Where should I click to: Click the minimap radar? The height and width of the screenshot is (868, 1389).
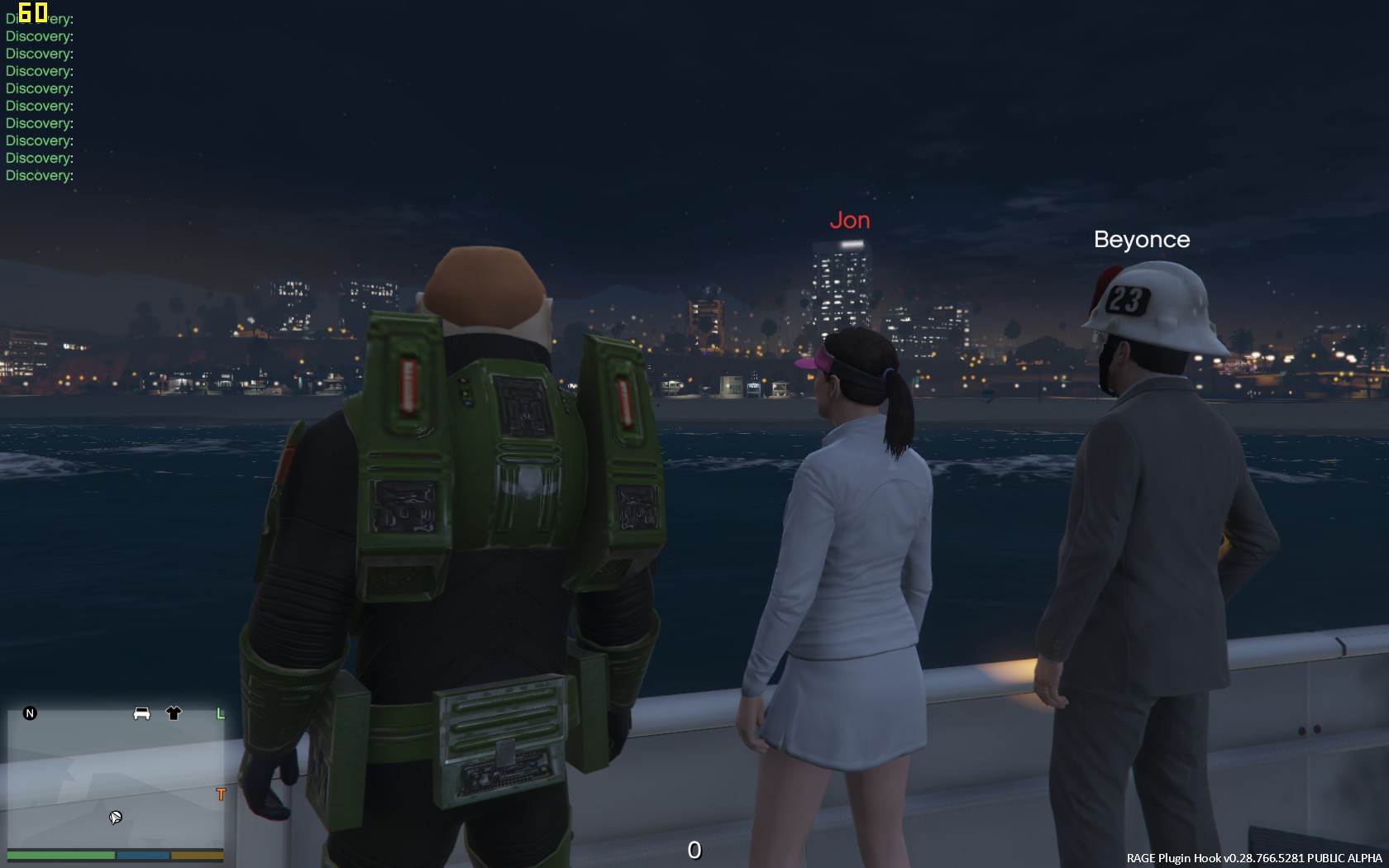click(116, 777)
